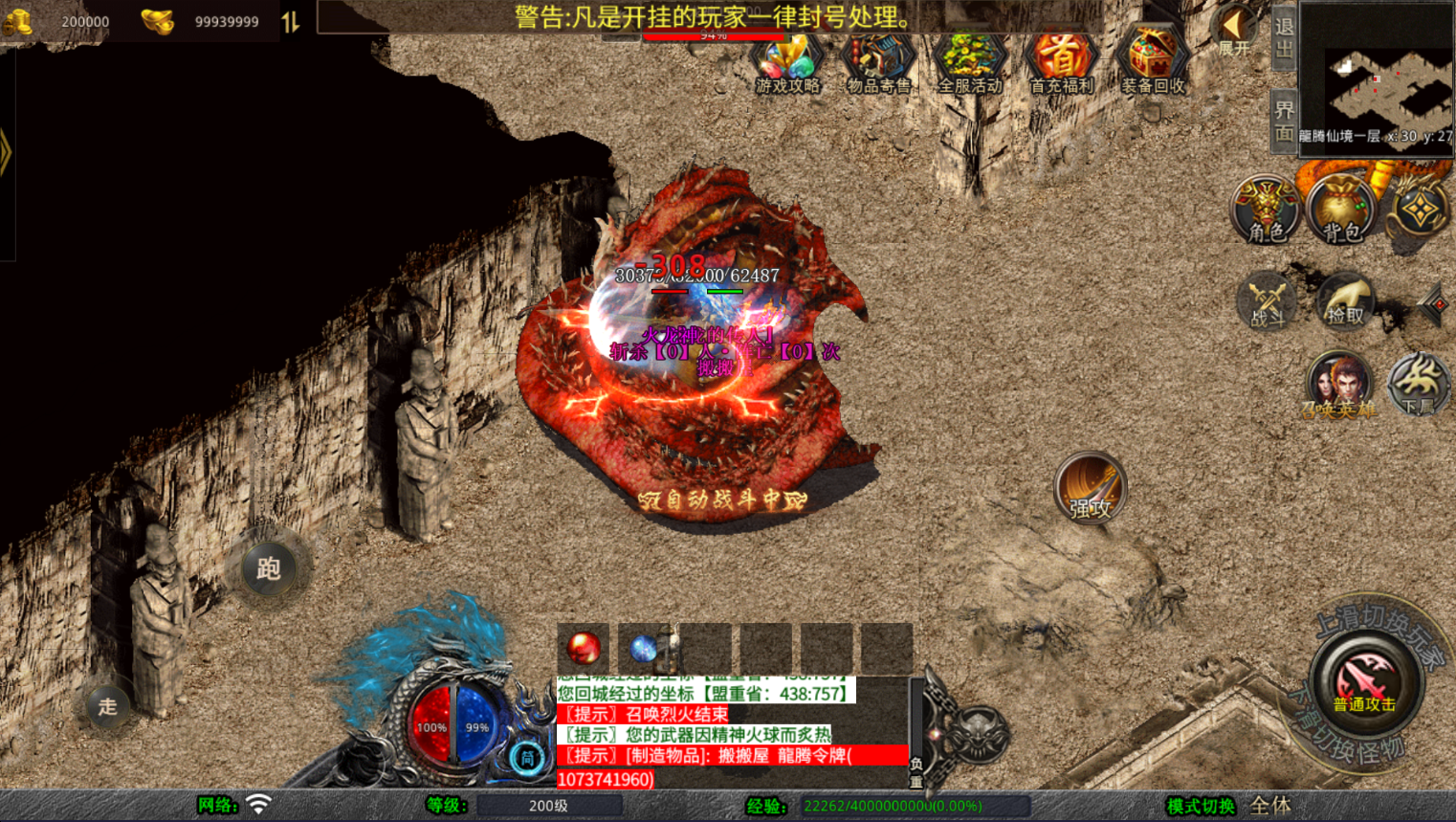Select the 走 walk movement button
This screenshot has width=1456, height=822.
(107, 706)
